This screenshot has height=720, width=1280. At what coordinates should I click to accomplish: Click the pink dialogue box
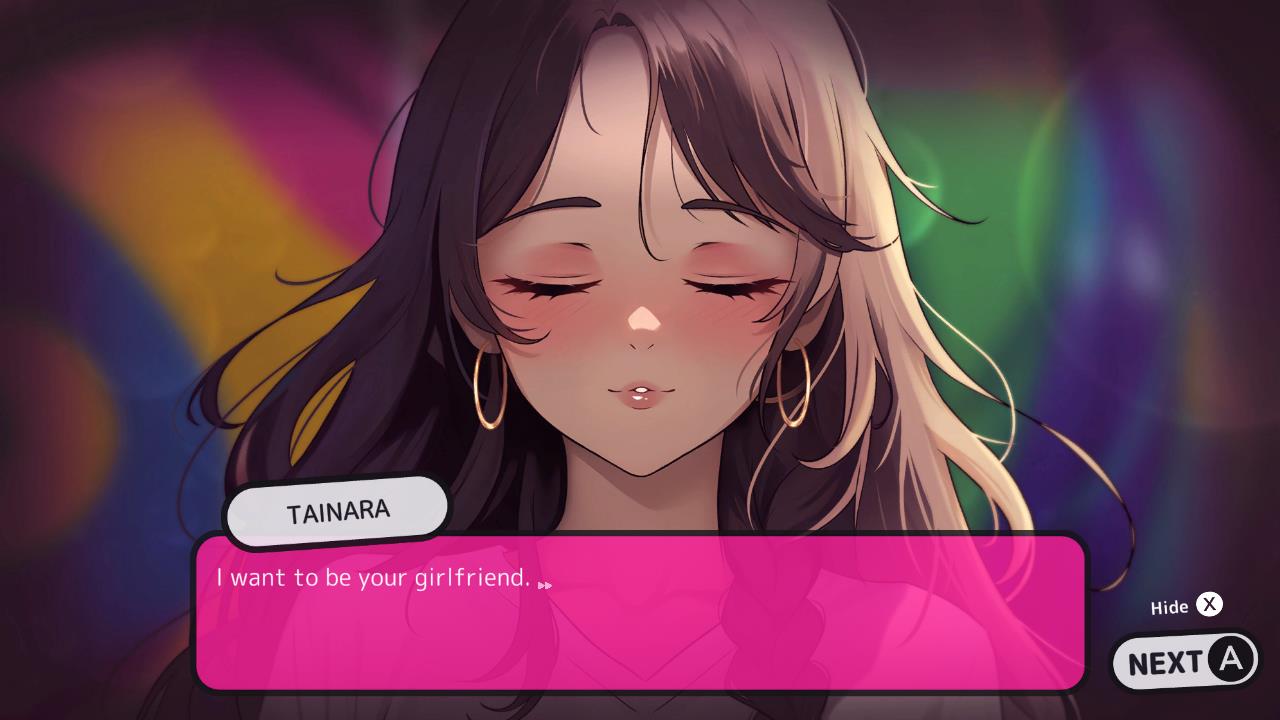640,615
